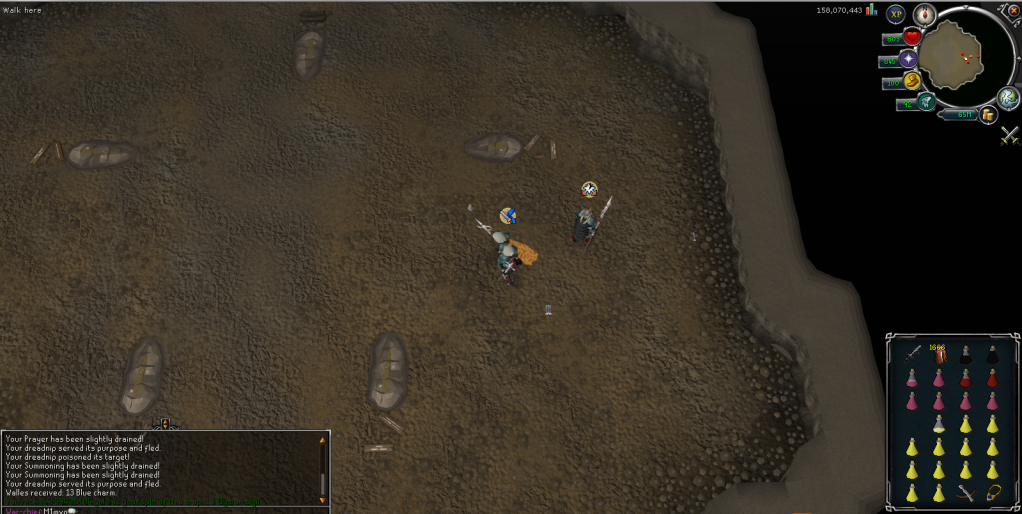Open the money pouch coin icon
The height and width of the screenshot is (514, 1022).
click(988, 115)
